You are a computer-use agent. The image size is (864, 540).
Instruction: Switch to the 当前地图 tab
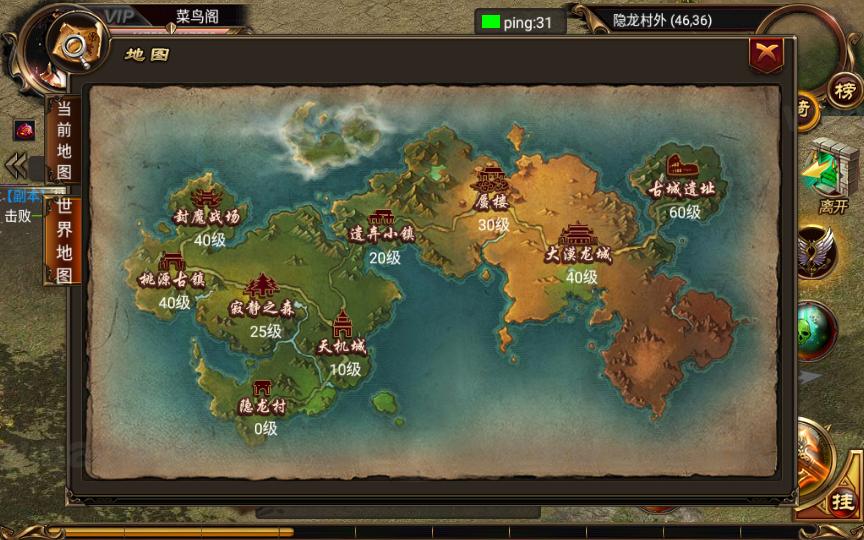[63, 140]
